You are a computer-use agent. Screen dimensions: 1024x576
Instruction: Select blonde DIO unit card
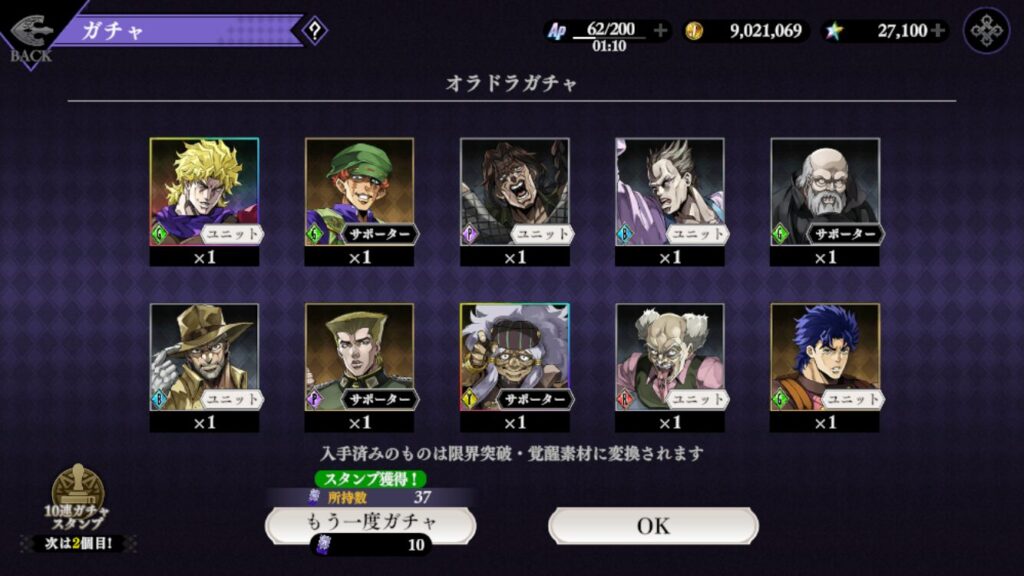click(204, 192)
